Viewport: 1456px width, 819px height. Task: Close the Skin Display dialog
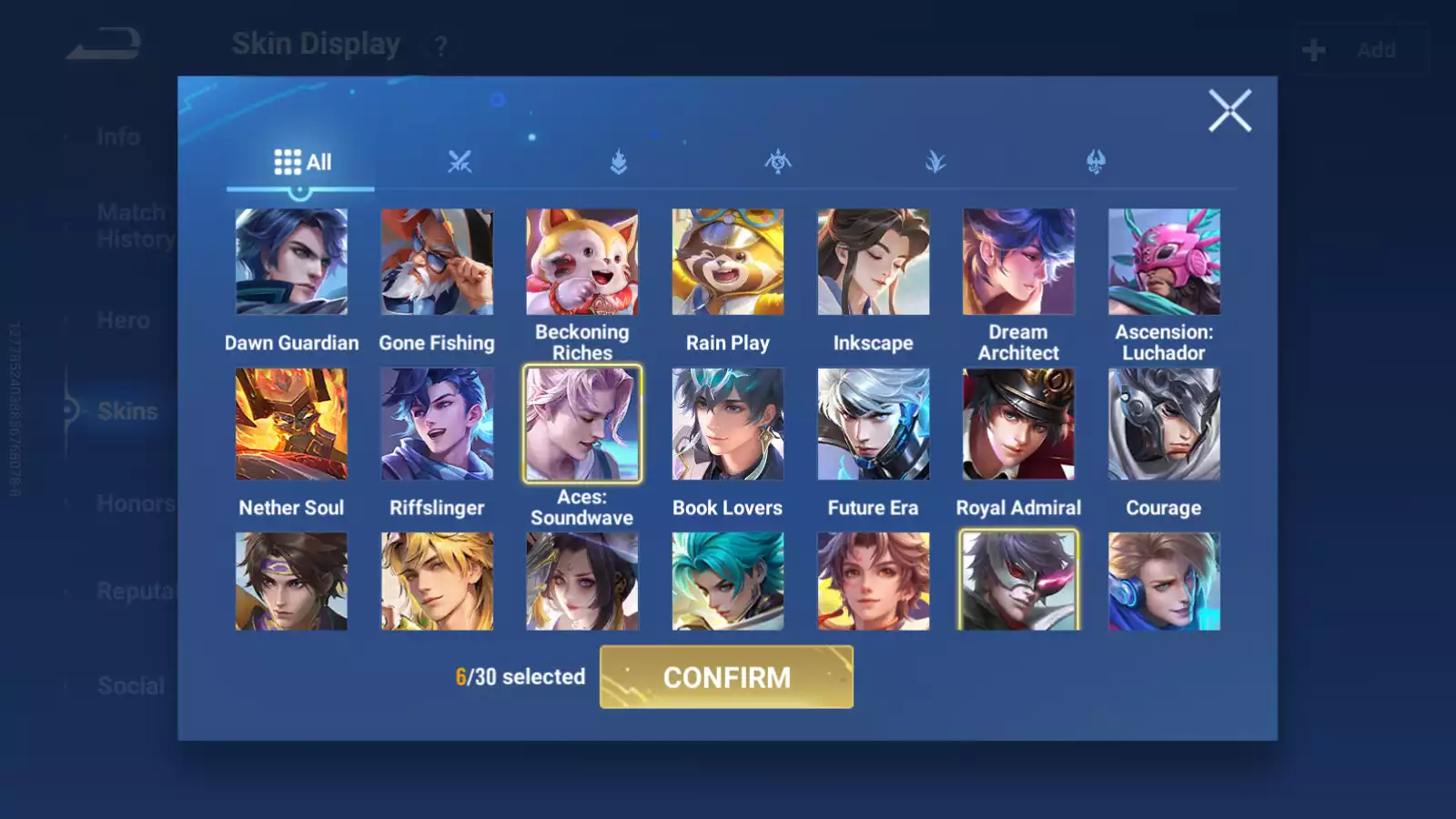point(1230,111)
